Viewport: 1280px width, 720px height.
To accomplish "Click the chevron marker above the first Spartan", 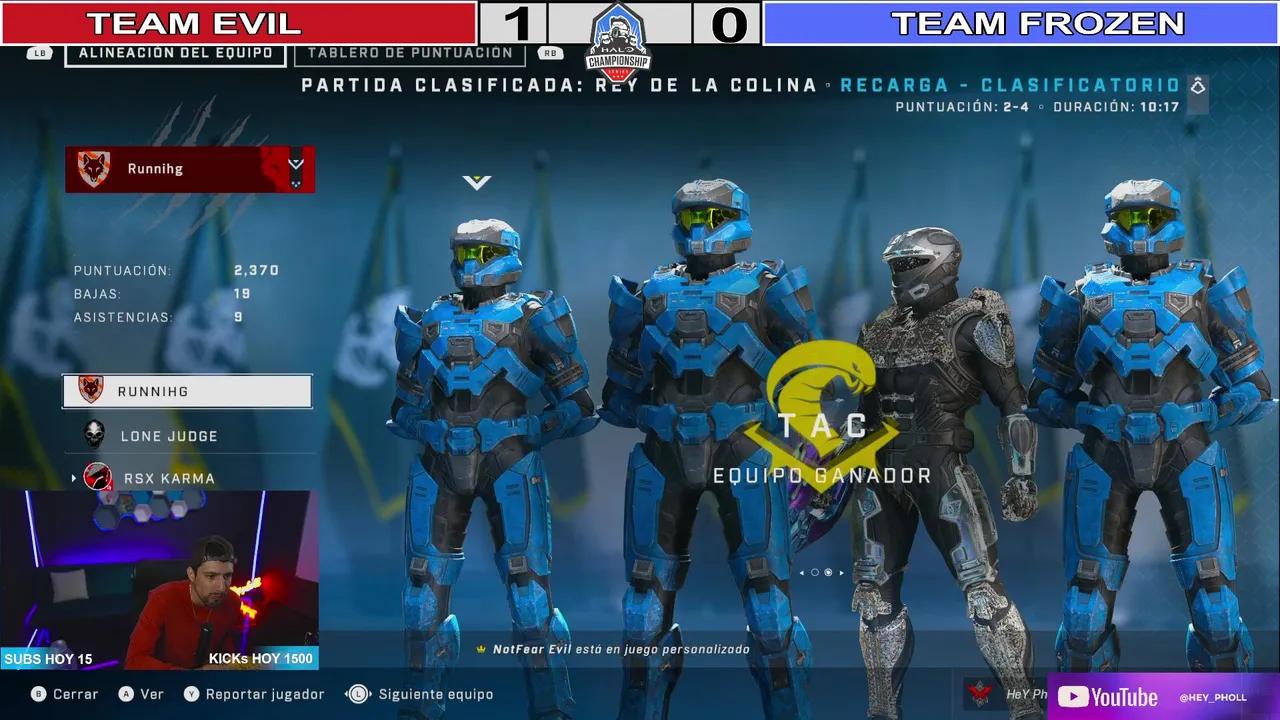I will click(478, 181).
